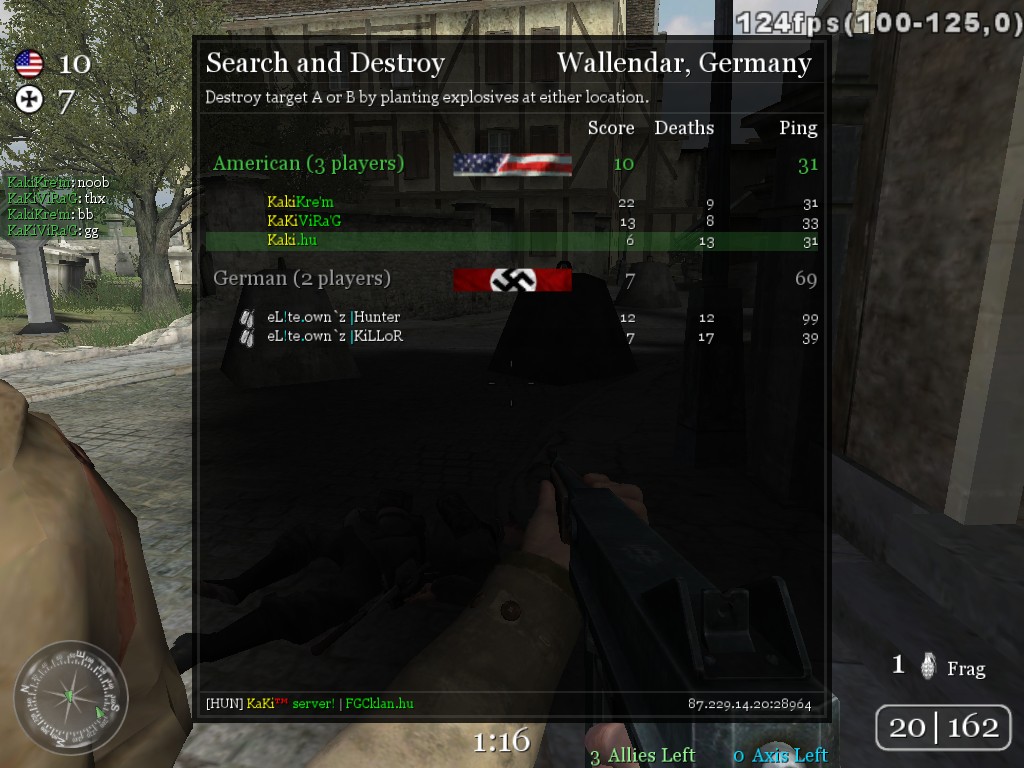This screenshot has width=1024, height=768.
Task: Click the highlighted Kaki.hu player row
Action: point(511,241)
